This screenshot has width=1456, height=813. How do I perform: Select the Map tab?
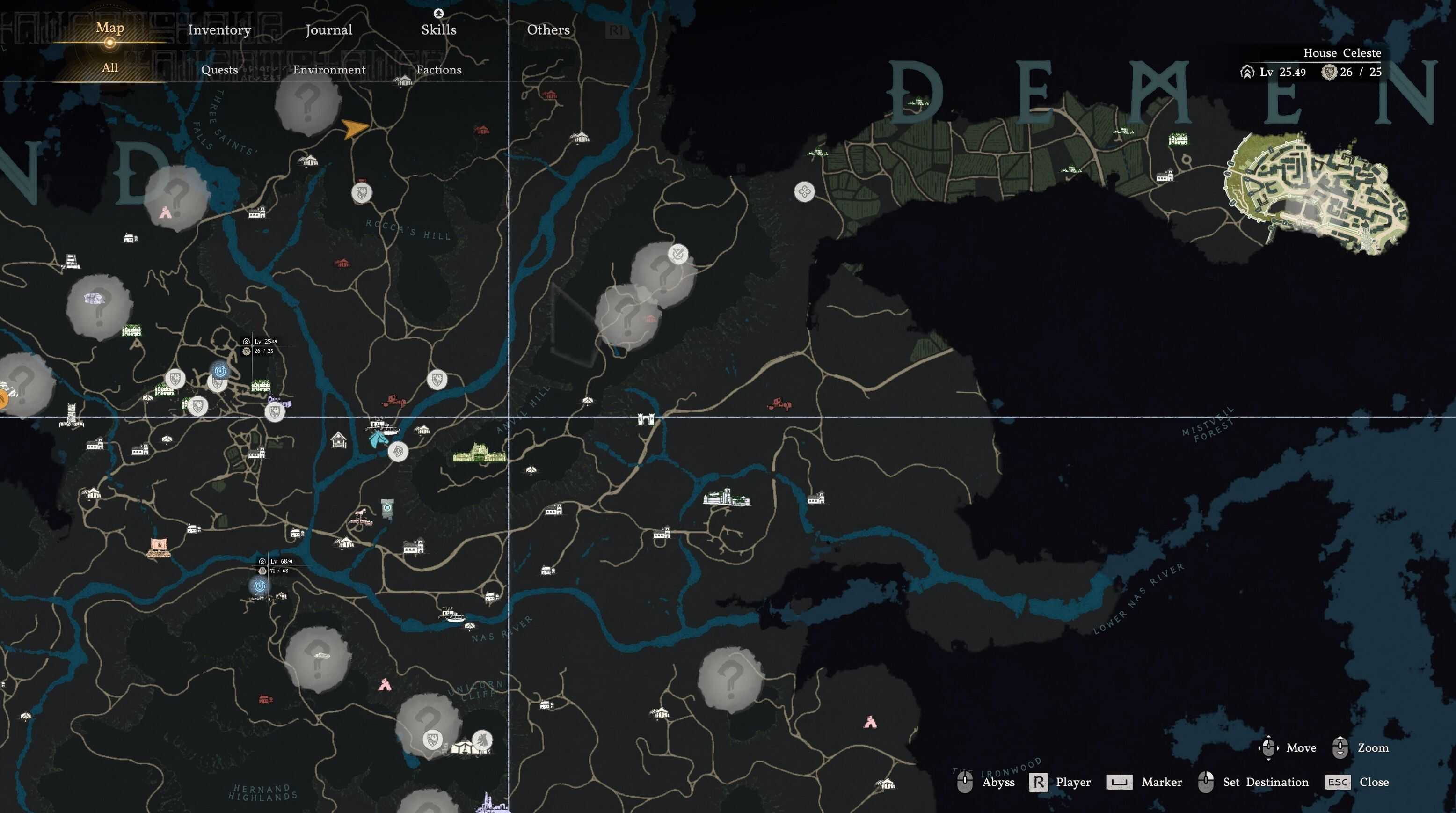(109, 28)
